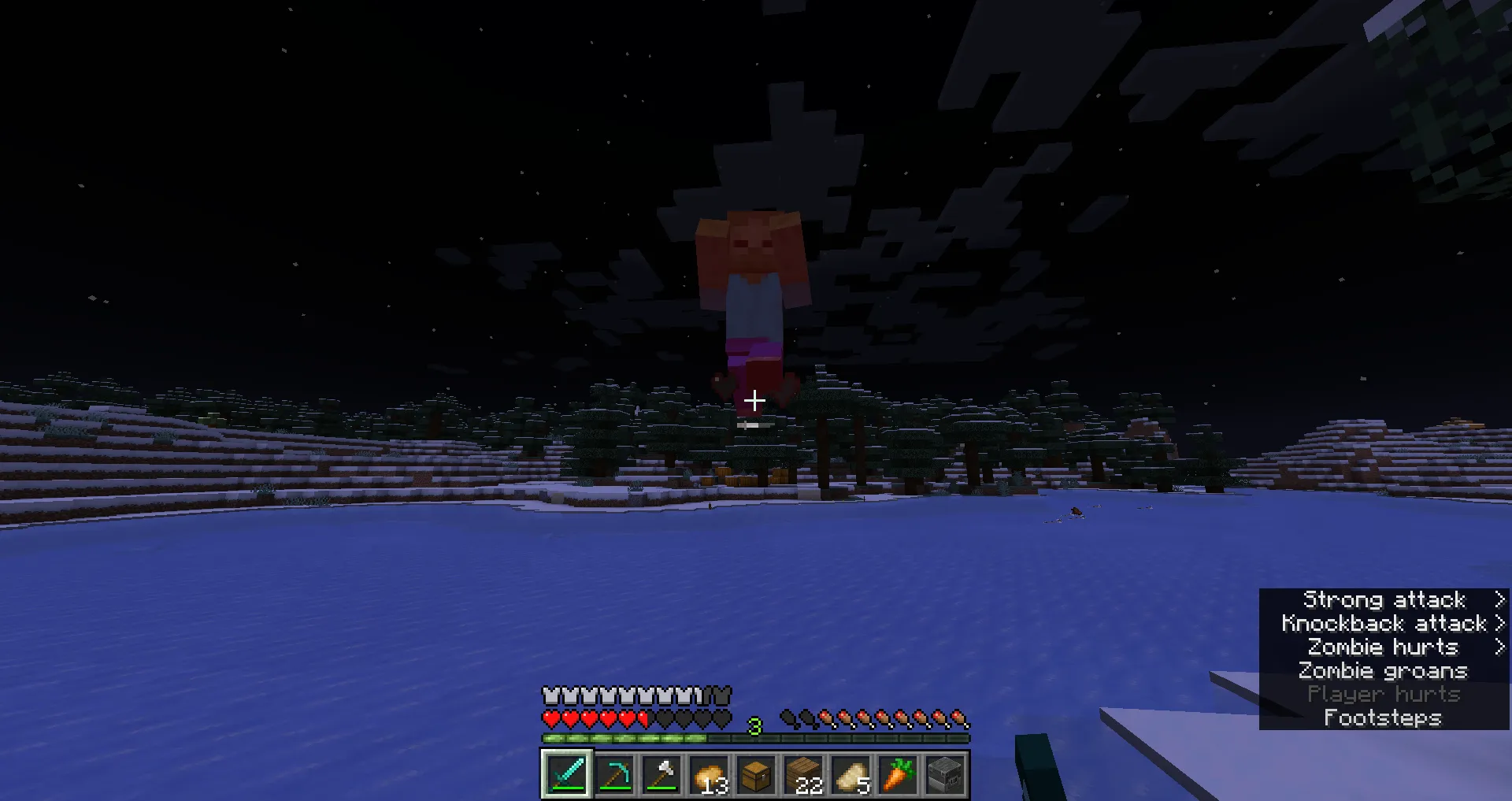Expand the Knockback attack subtitle arrow
Viewport: 1512px width, 801px height.
(1499, 623)
